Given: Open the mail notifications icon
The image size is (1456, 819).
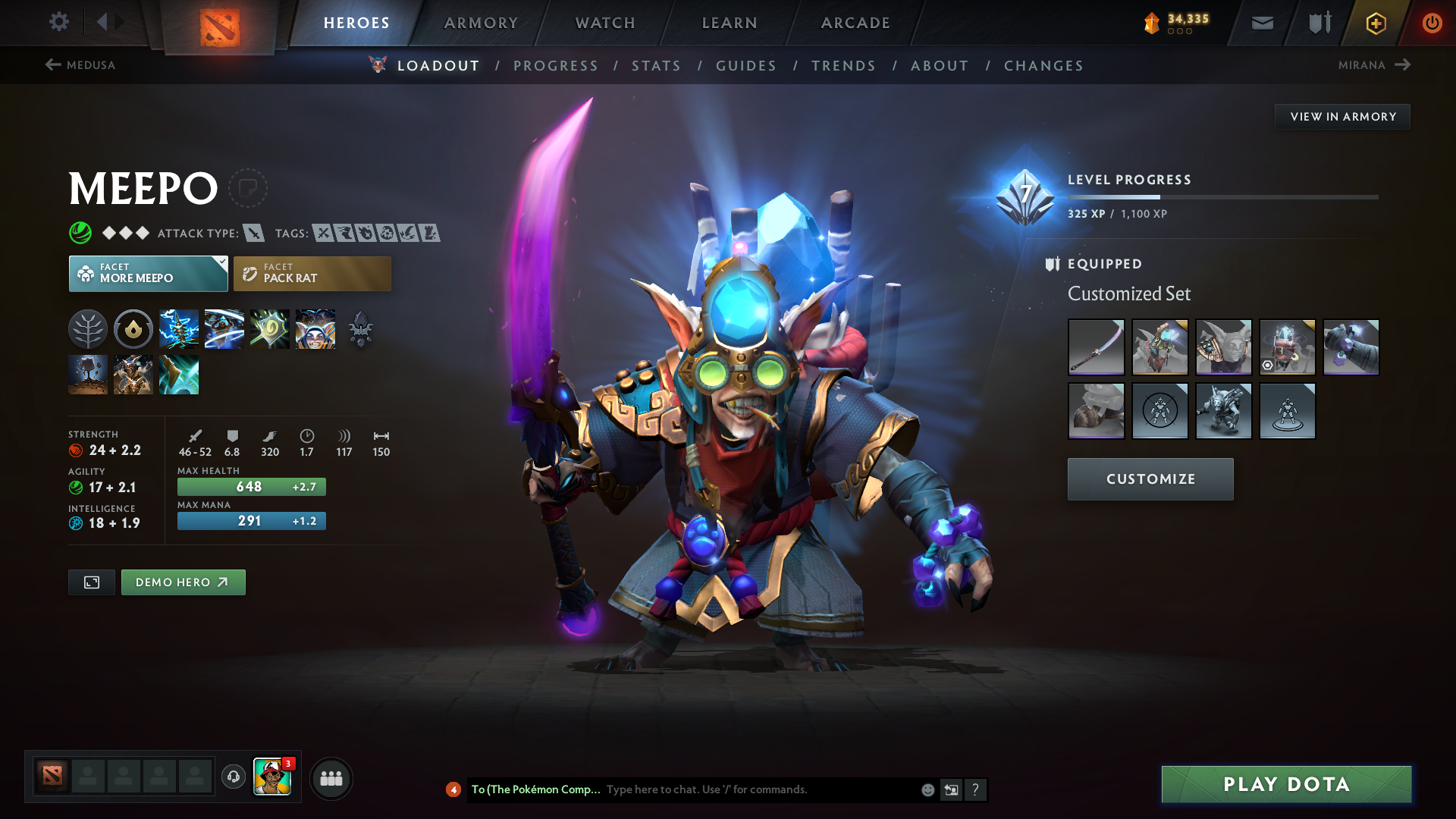Looking at the screenshot, I should [1261, 23].
